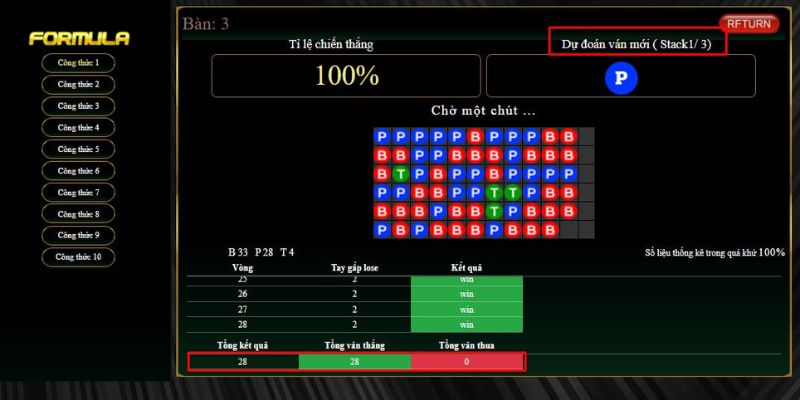Open formula Công thức 8
This screenshot has width=800, height=400.
tap(78, 214)
